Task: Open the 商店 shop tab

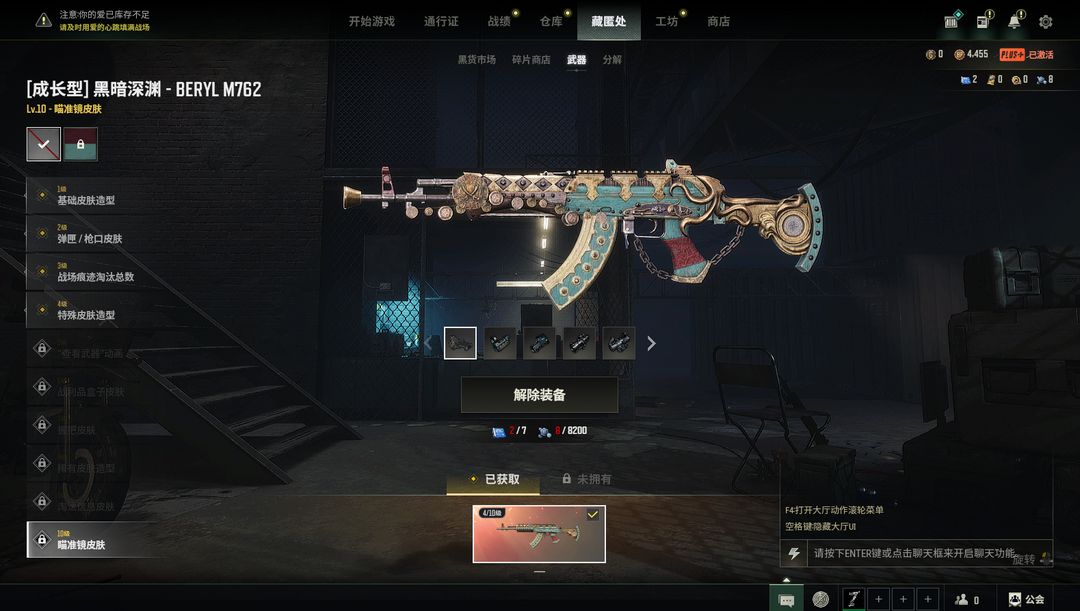Action: click(x=718, y=21)
